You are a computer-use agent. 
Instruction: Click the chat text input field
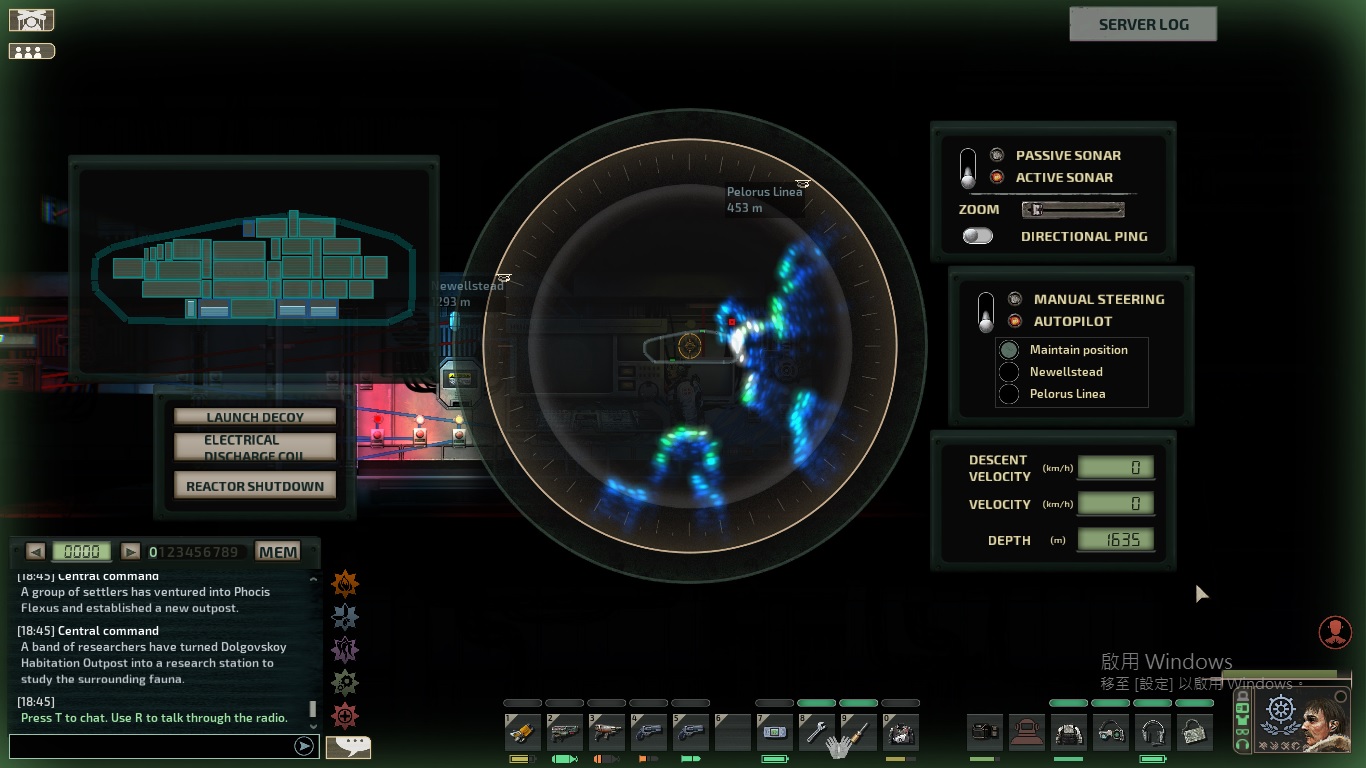coord(150,744)
